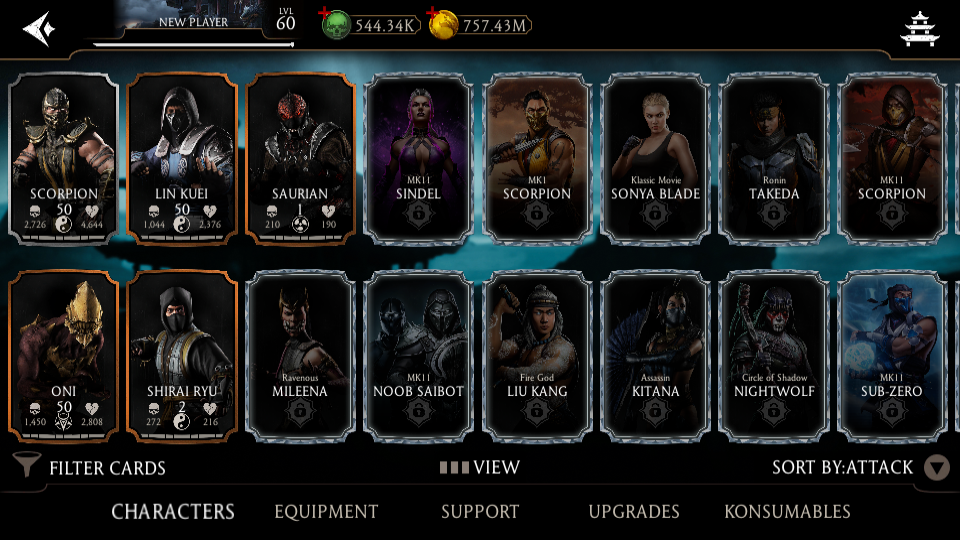Open the pagoda home menu icon
The width and height of the screenshot is (960, 540).
920,28
